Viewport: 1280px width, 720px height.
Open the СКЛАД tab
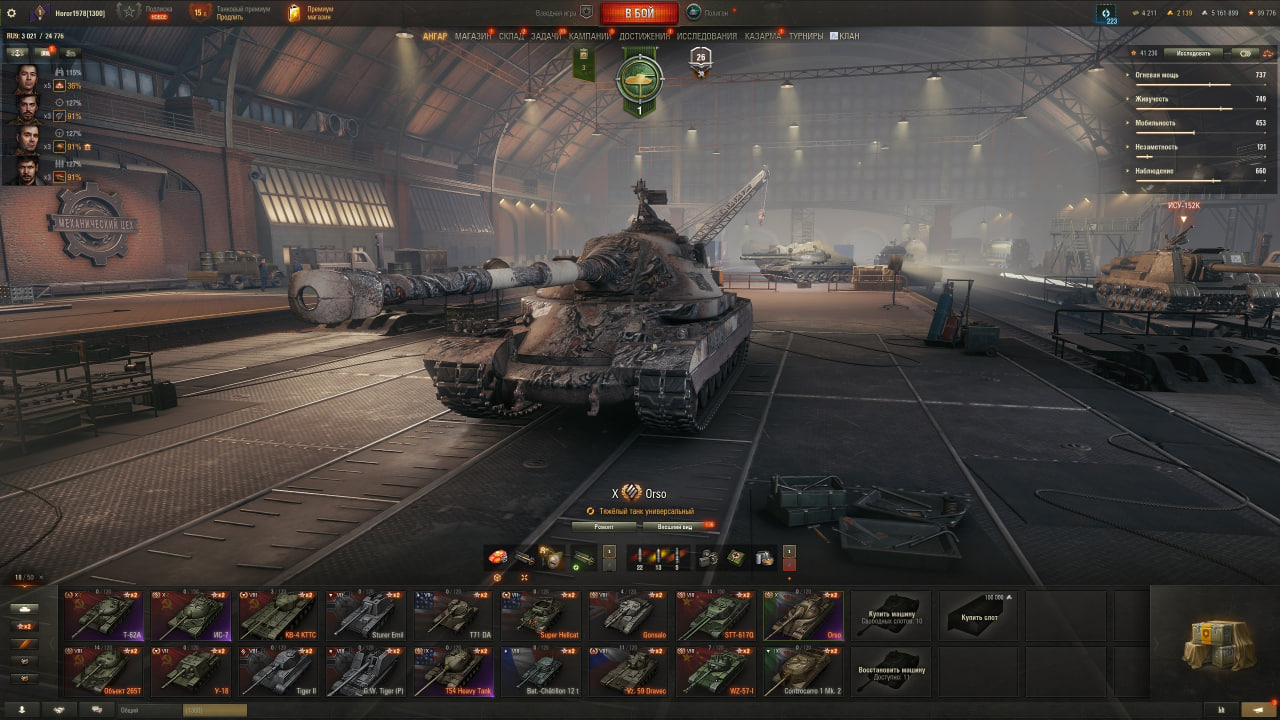pos(511,36)
